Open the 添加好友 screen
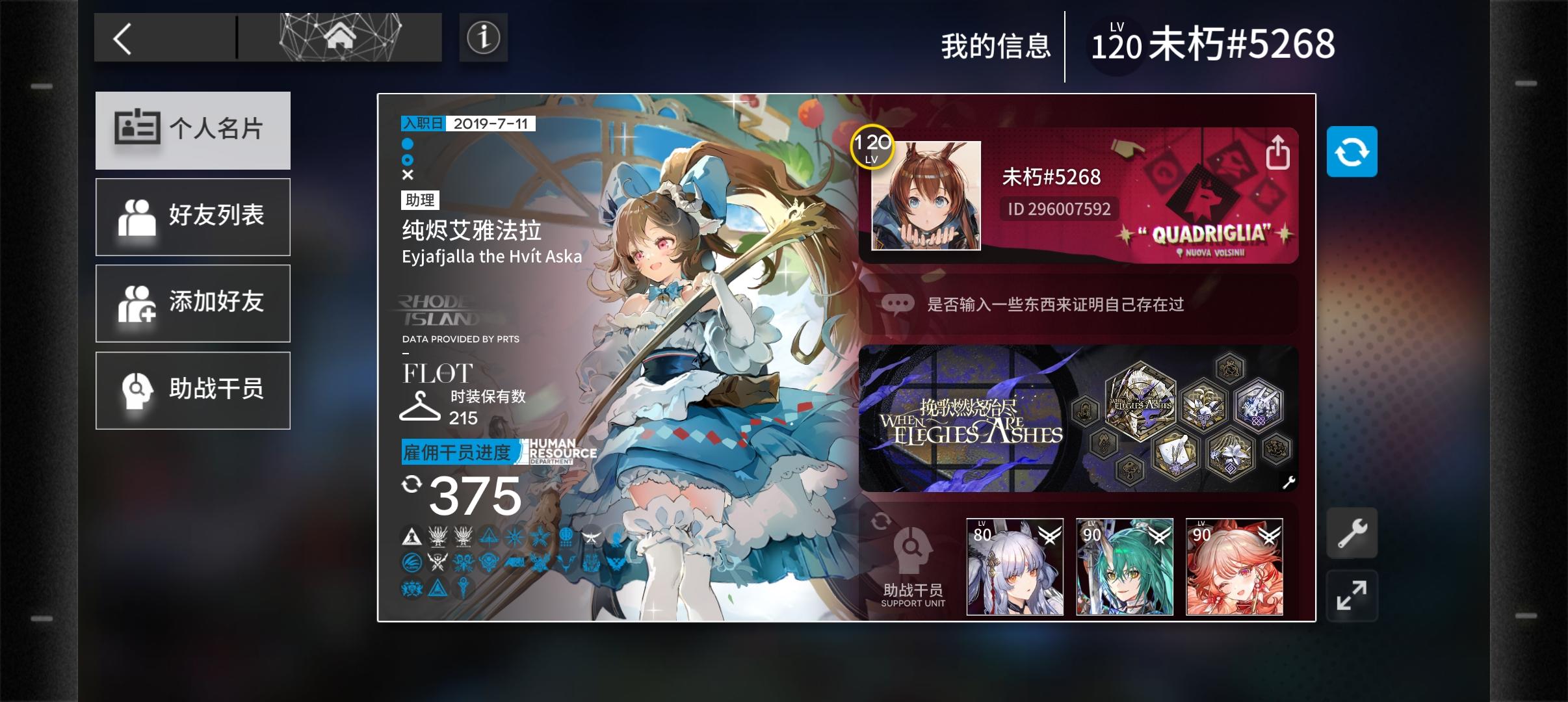Image resolution: width=1568 pixels, height=702 pixels. coord(193,303)
